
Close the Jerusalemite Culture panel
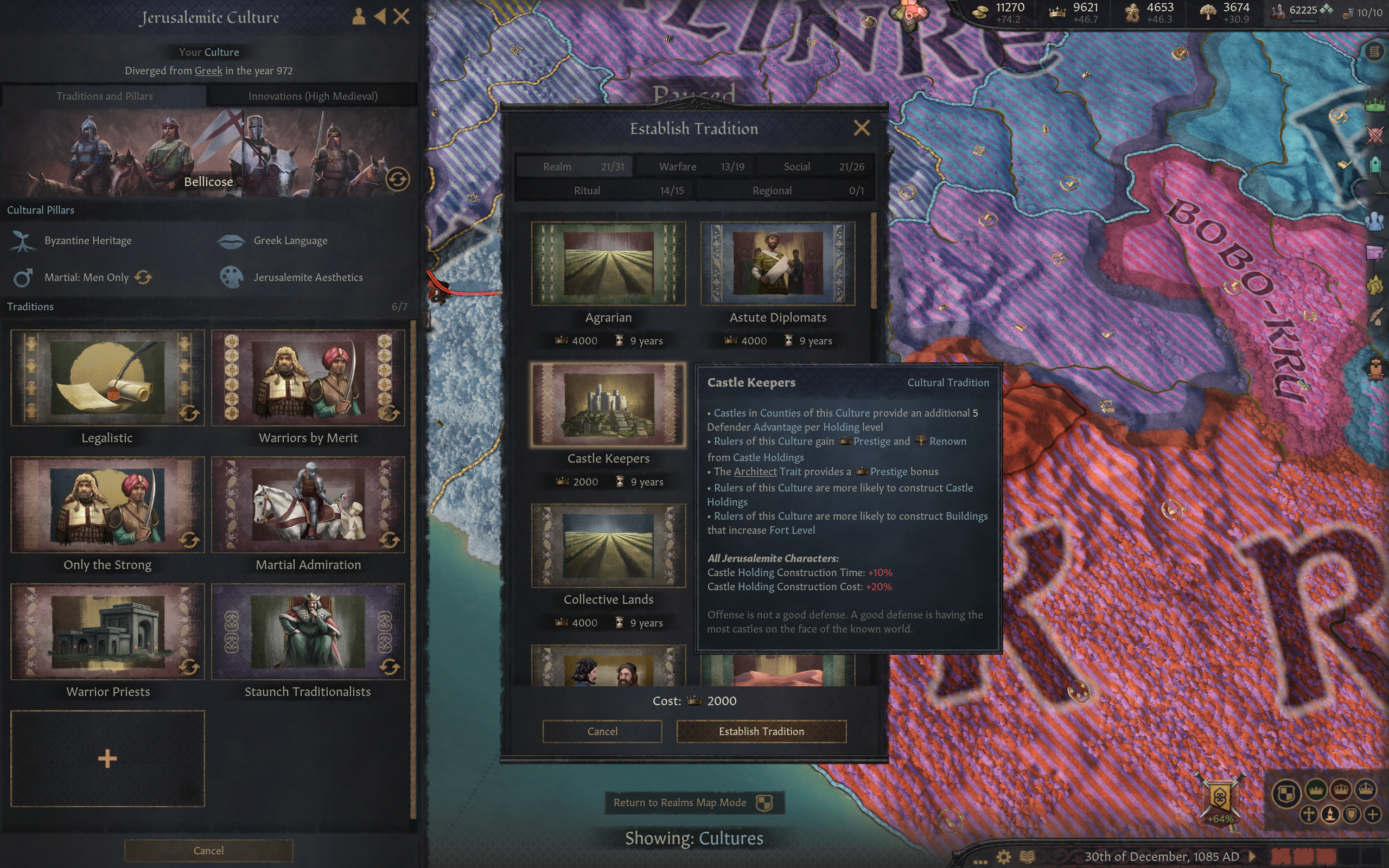pos(401,16)
